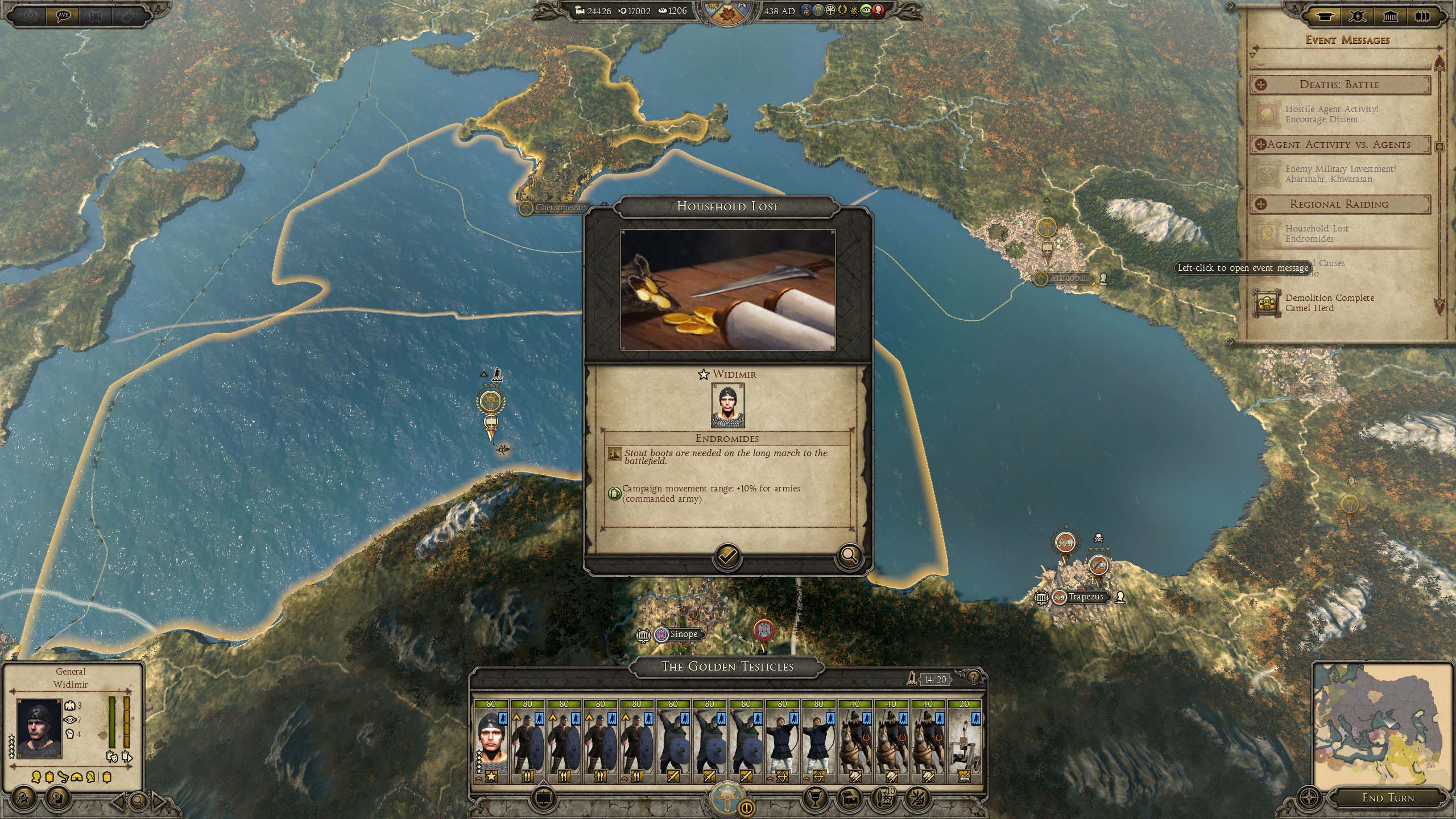Expand the Deaths: Battle event category
Screen dimensions: 1456x819
coord(1261,85)
